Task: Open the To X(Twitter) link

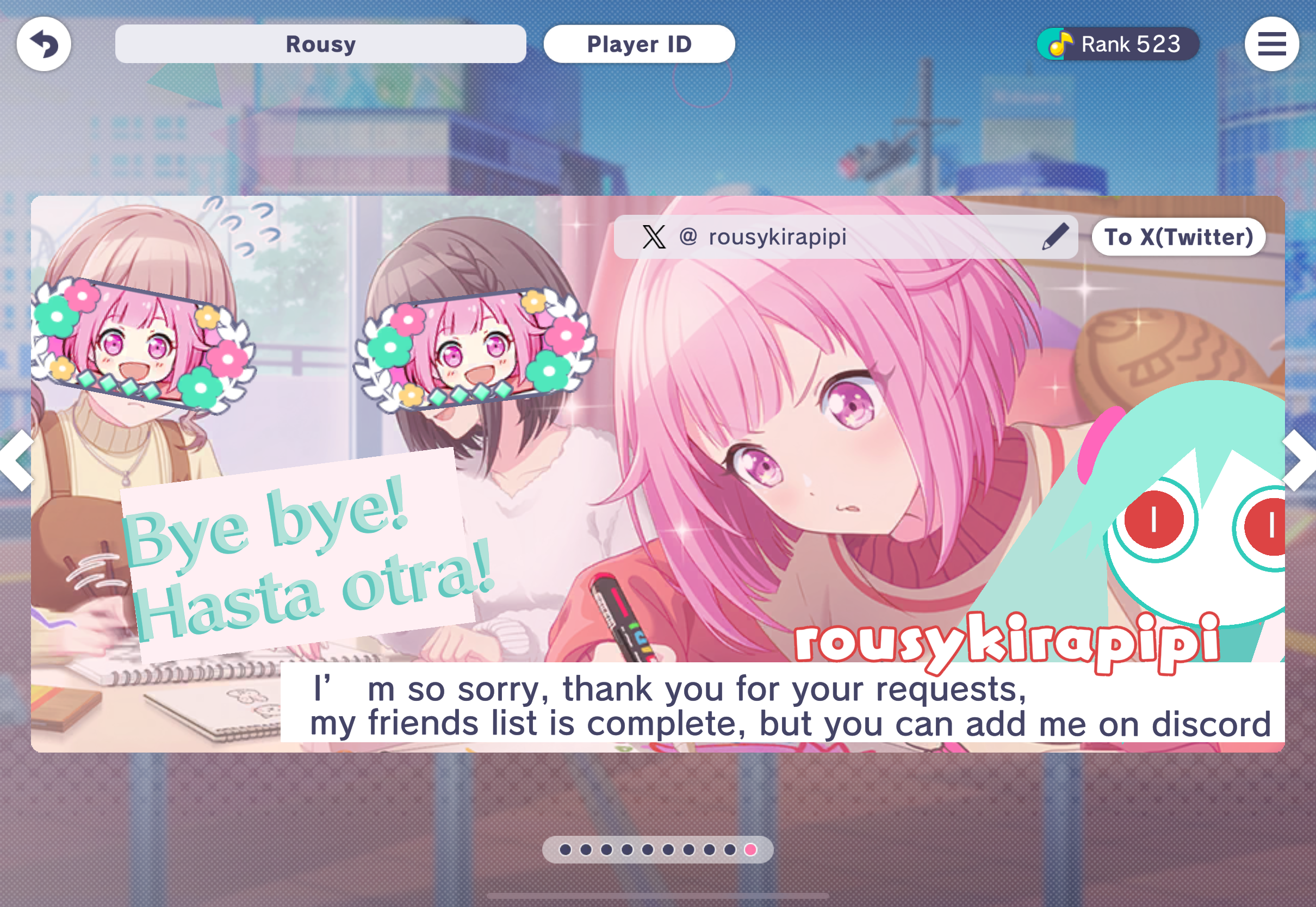Action: pos(1178,237)
